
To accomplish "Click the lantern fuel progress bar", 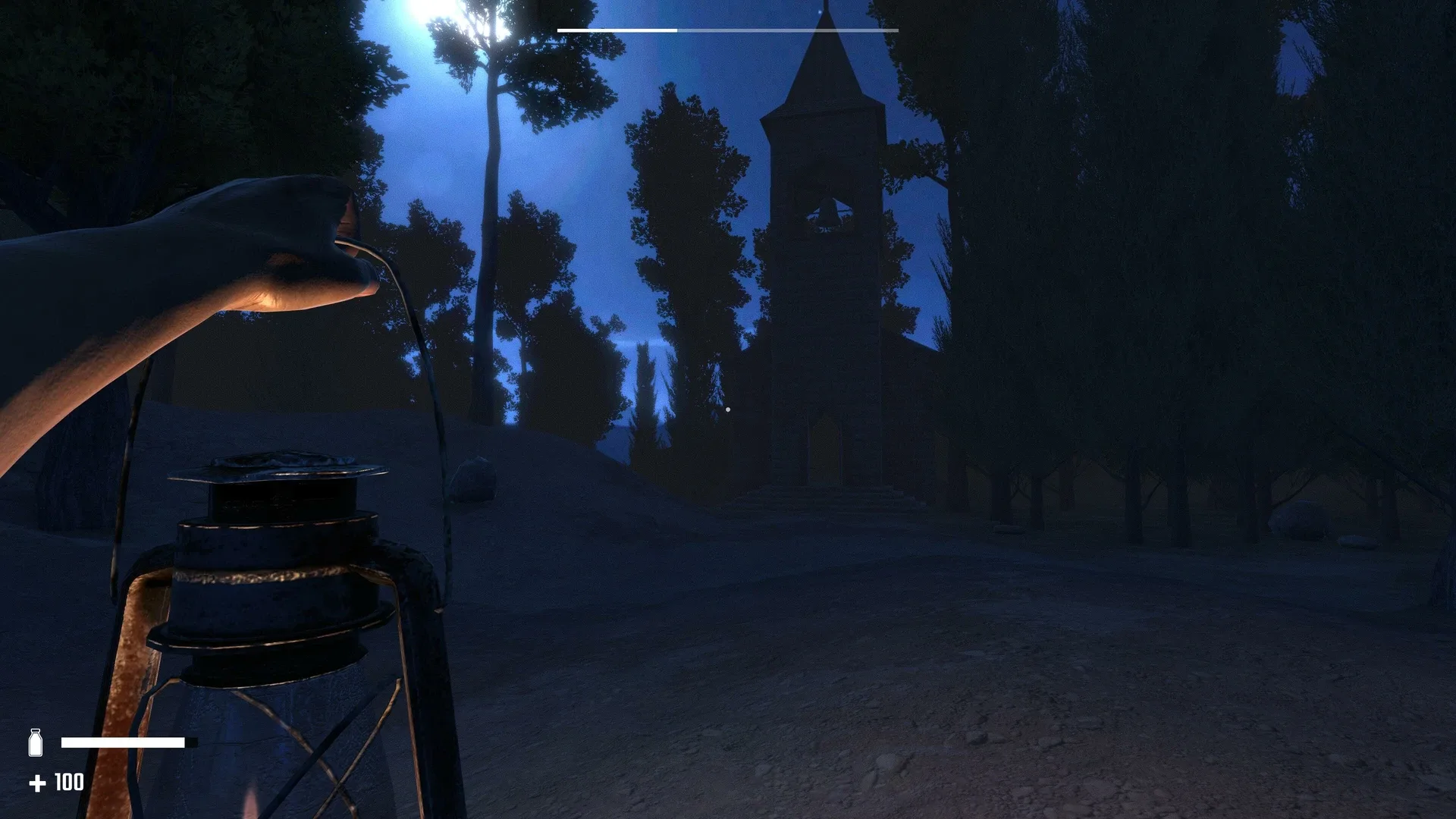I will [125, 741].
